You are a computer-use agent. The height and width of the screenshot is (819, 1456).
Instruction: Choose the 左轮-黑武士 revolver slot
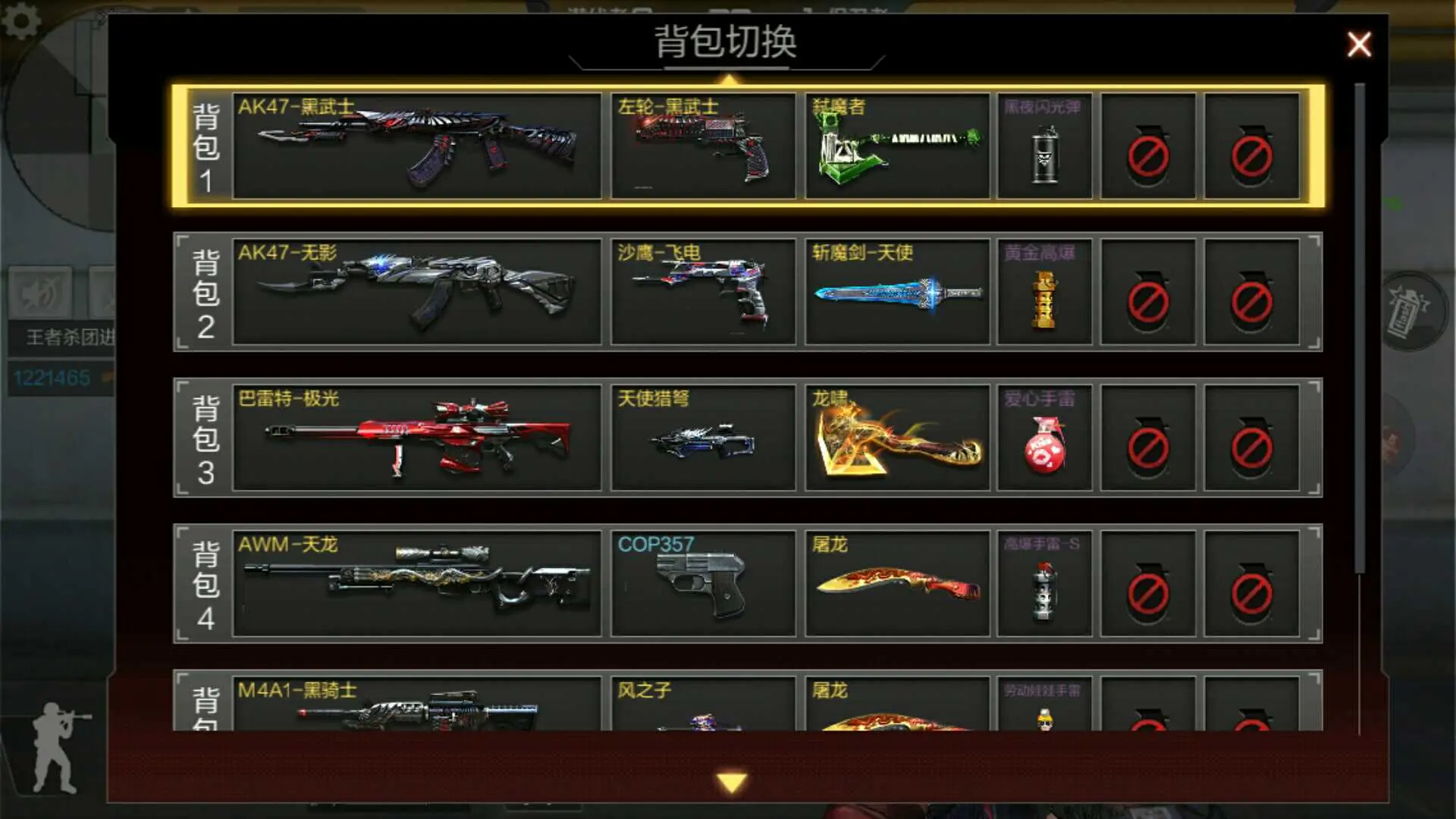coord(703,146)
